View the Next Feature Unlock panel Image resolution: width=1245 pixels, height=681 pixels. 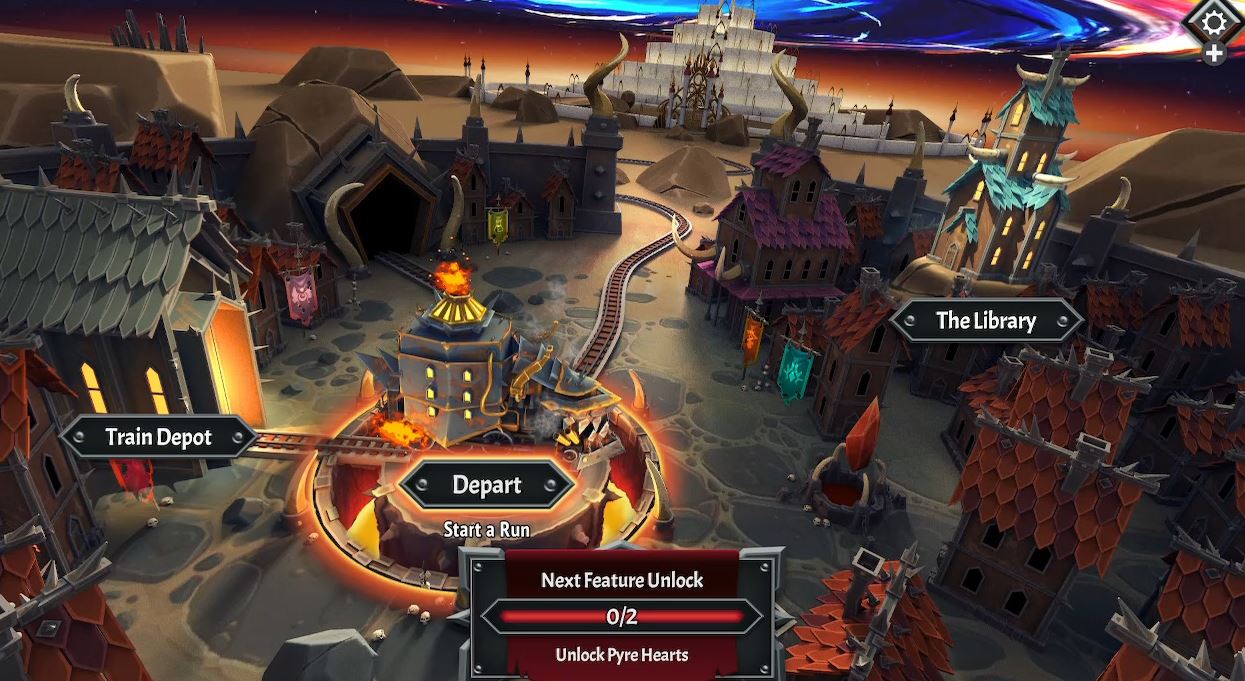621,616
